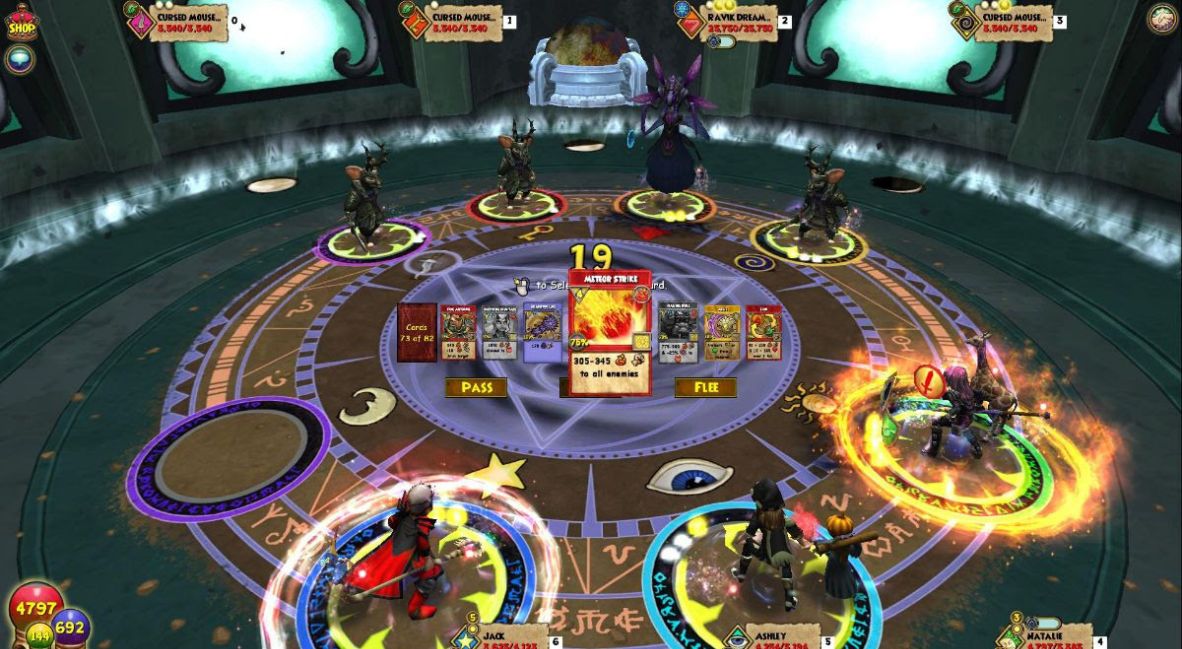Choose the yellow-framed spell card
1182x649 pixels.
[x=721, y=333]
